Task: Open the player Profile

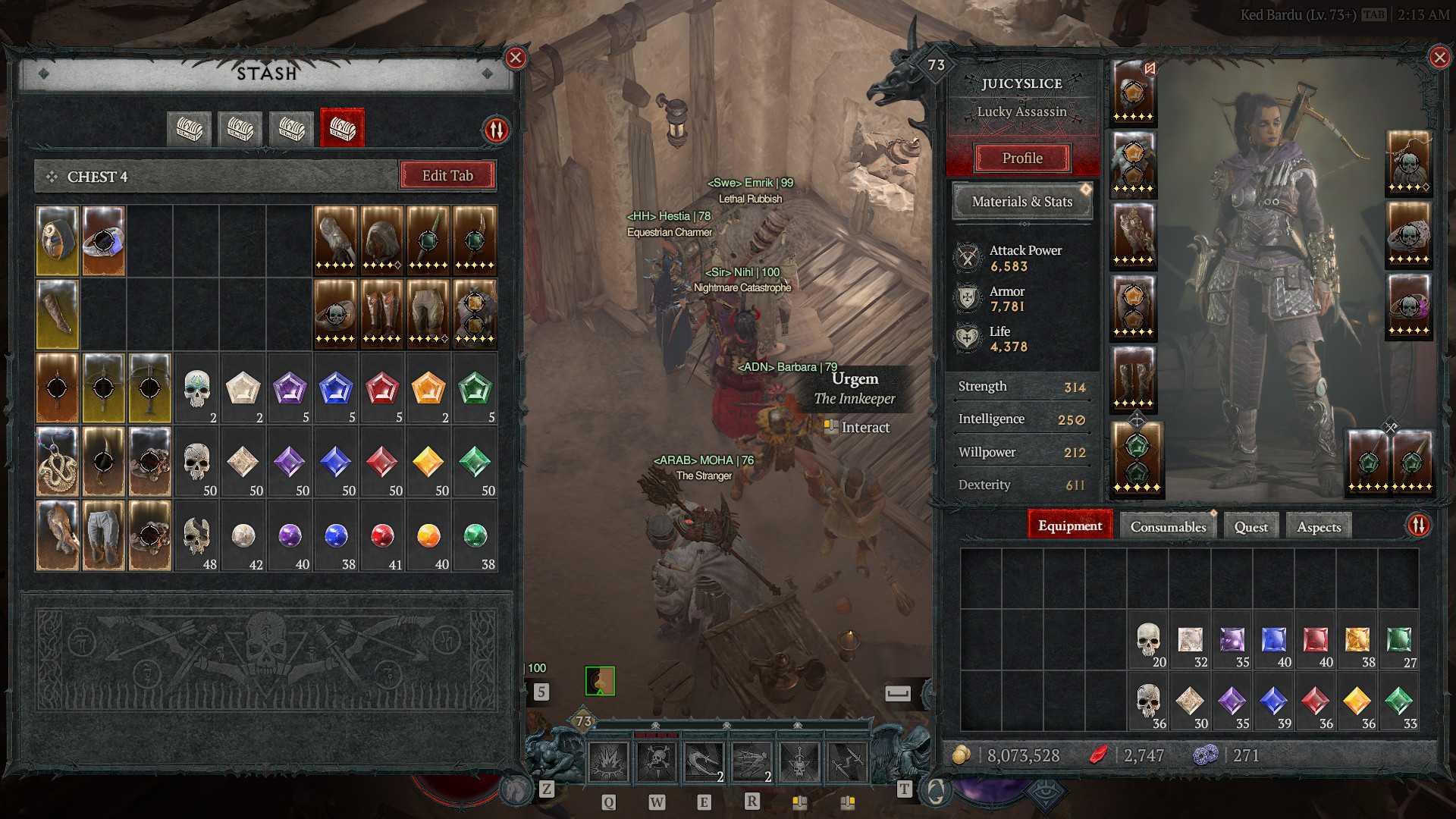Action: [x=1022, y=158]
